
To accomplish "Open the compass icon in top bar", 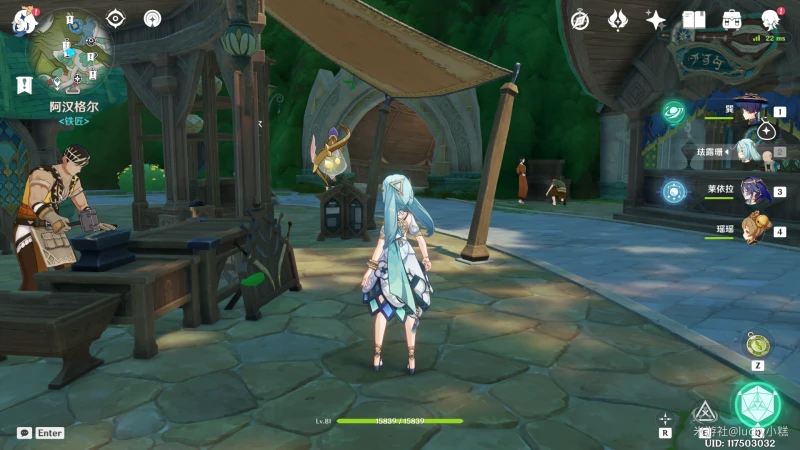I will click(x=580, y=19).
